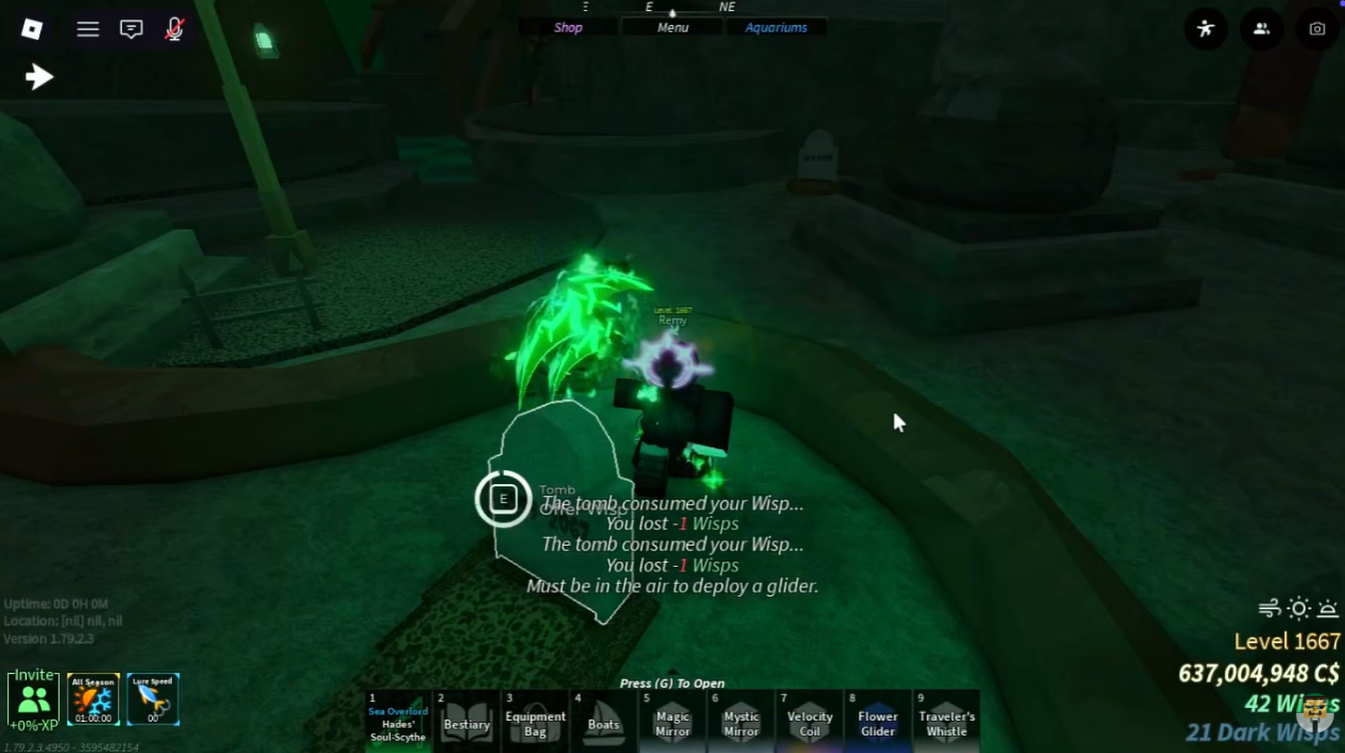Viewport: 1345px width, 753px height.
Task: Toggle the chat window open
Action: tap(130, 29)
